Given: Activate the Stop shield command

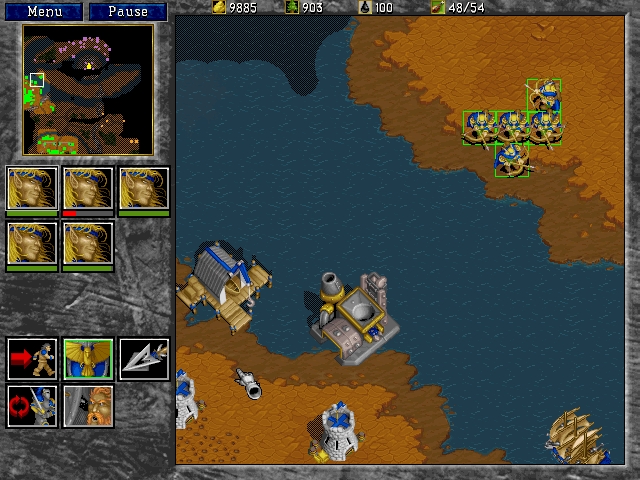Looking at the screenshot, I should pos(88,359).
